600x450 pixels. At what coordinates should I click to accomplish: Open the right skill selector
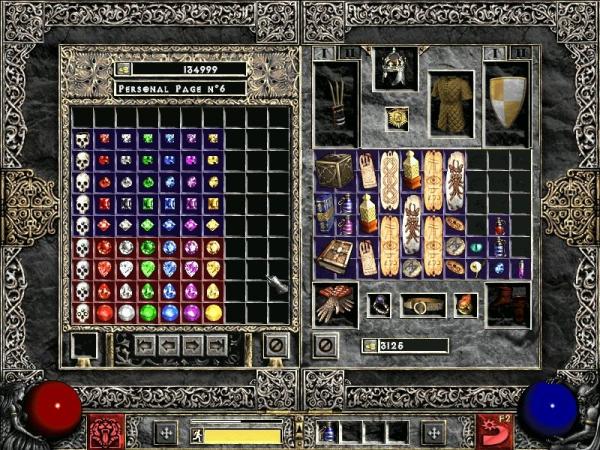tap(493, 434)
